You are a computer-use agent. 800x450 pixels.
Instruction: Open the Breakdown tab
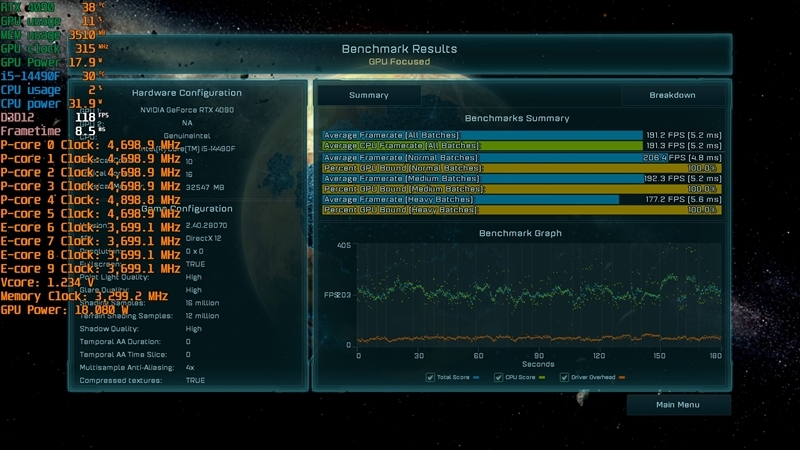(x=672, y=96)
